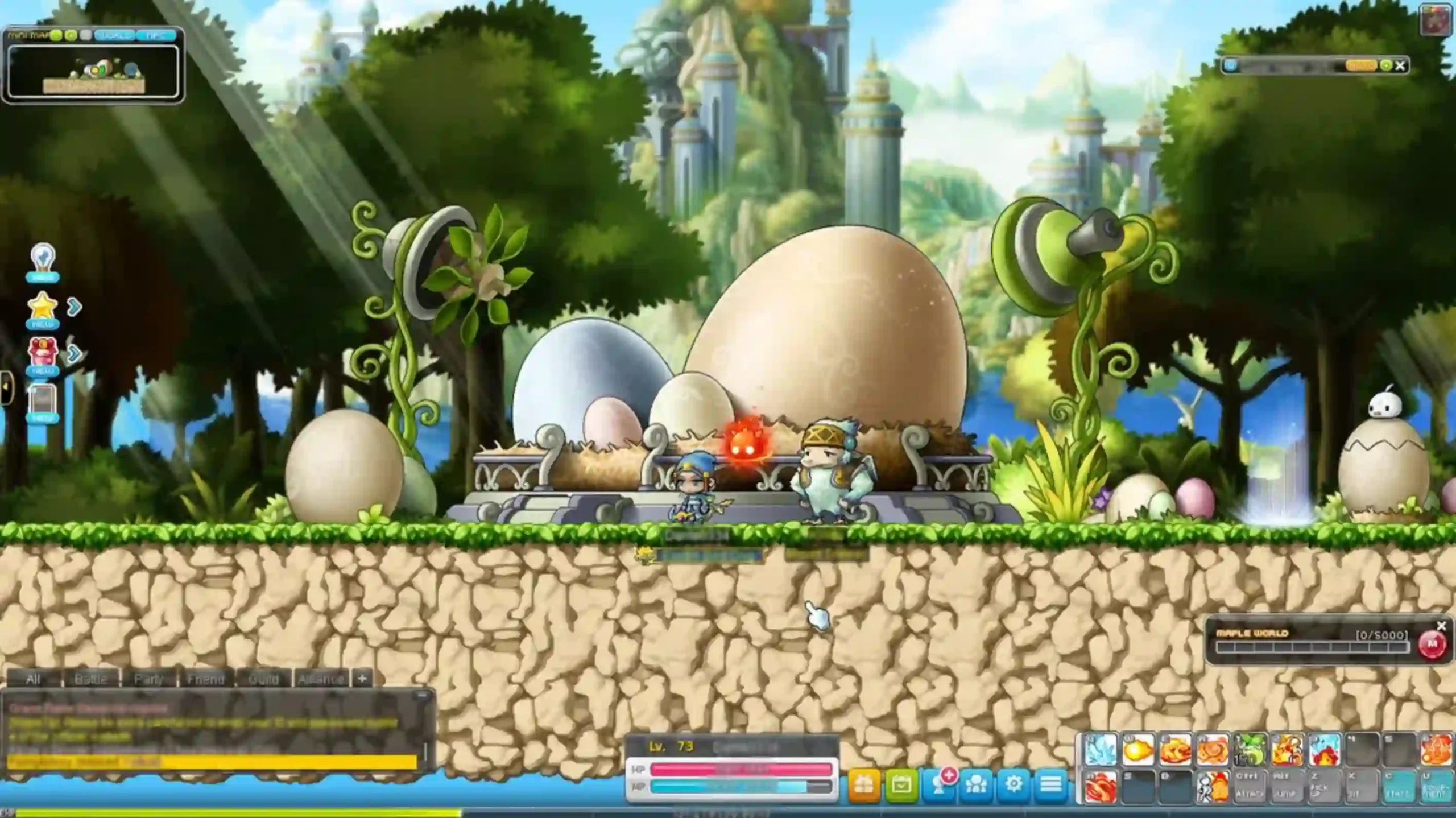
Task: Open the community party icon
Action: click(x=977, y=784)
